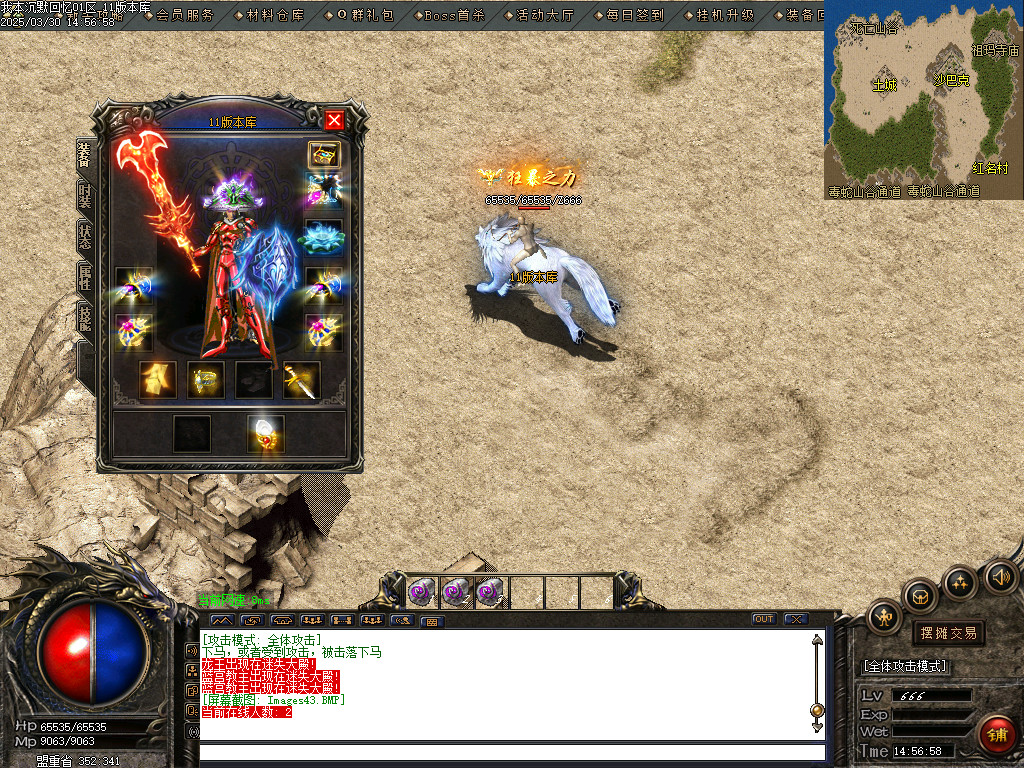Select the white gem ring slot
Viewport: 1024px width, 768px height.
(x=266, y=433)
